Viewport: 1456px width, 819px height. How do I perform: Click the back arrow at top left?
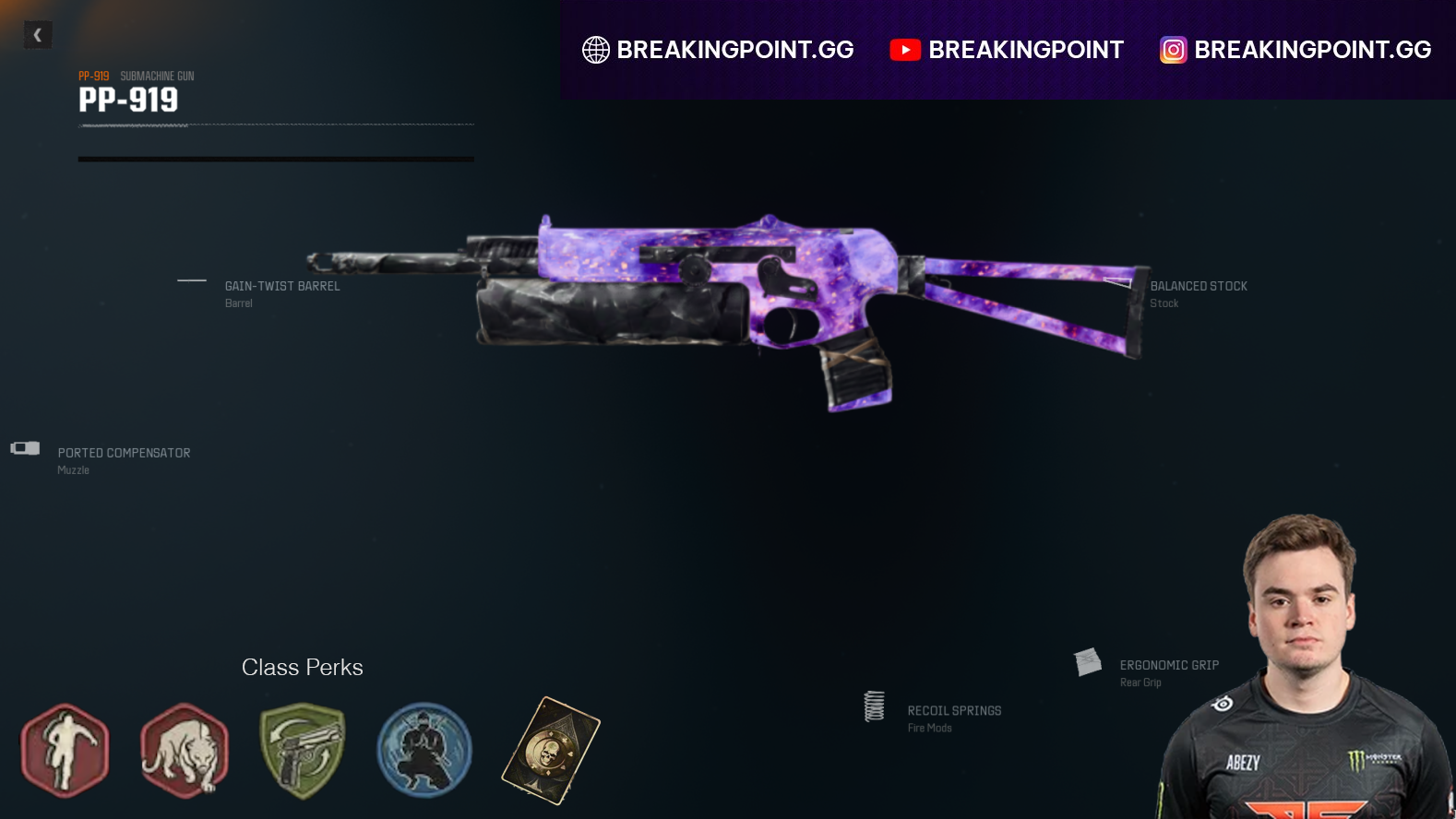click(x=38, y=34)
